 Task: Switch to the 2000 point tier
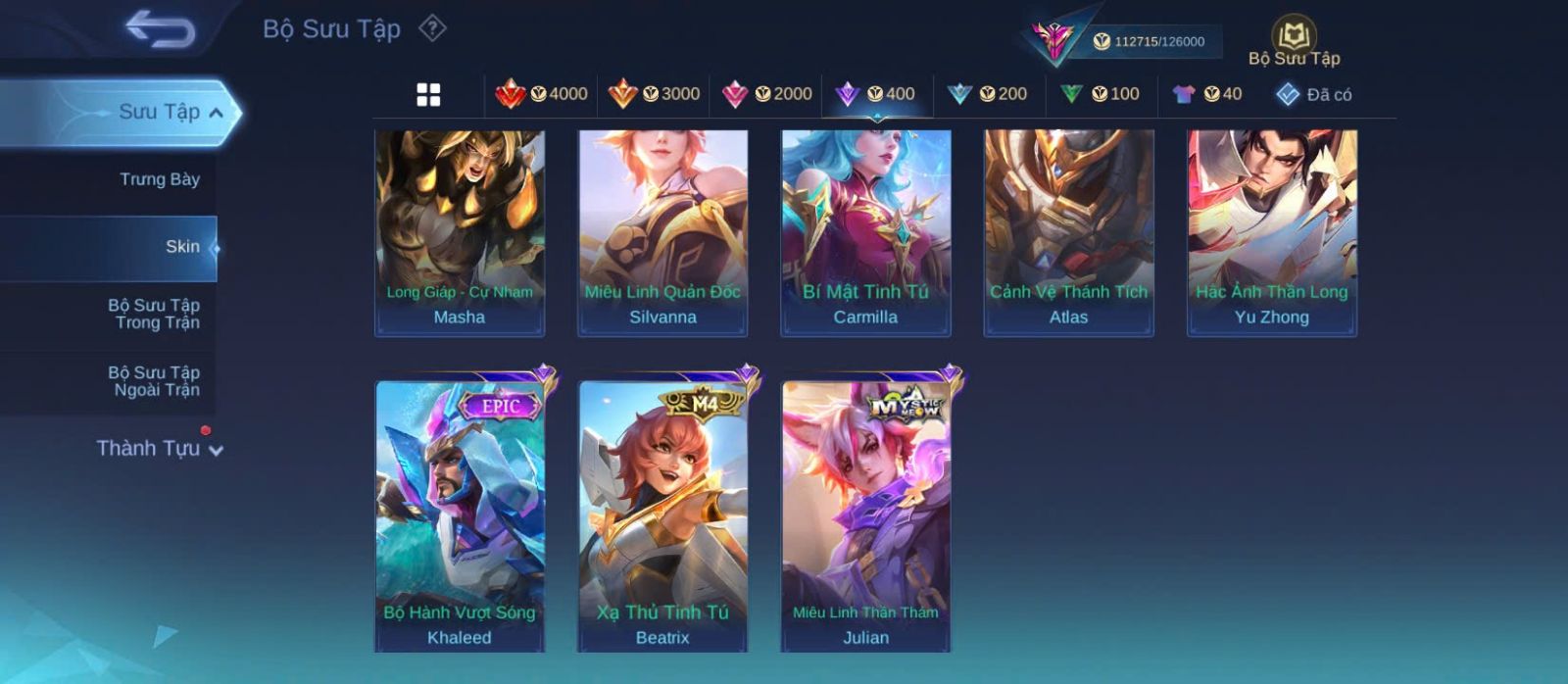[767, 94]
